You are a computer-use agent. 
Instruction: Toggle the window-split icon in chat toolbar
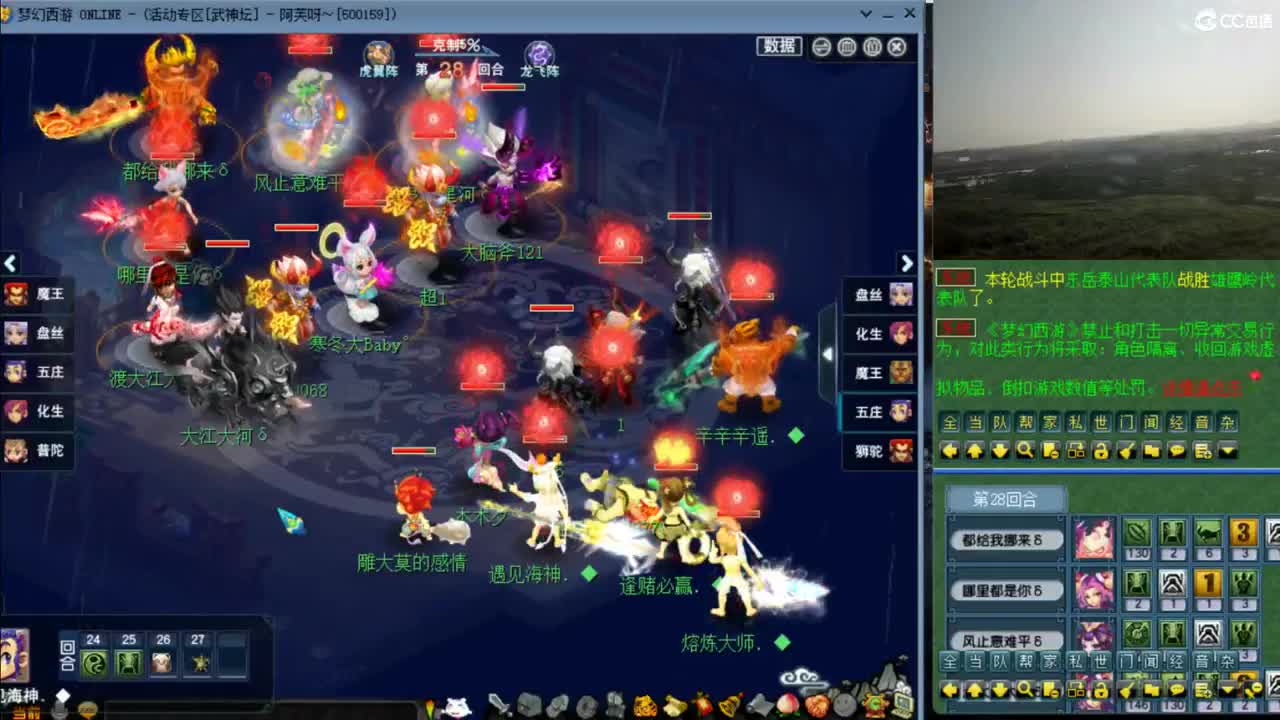(x=1076, y=452)
